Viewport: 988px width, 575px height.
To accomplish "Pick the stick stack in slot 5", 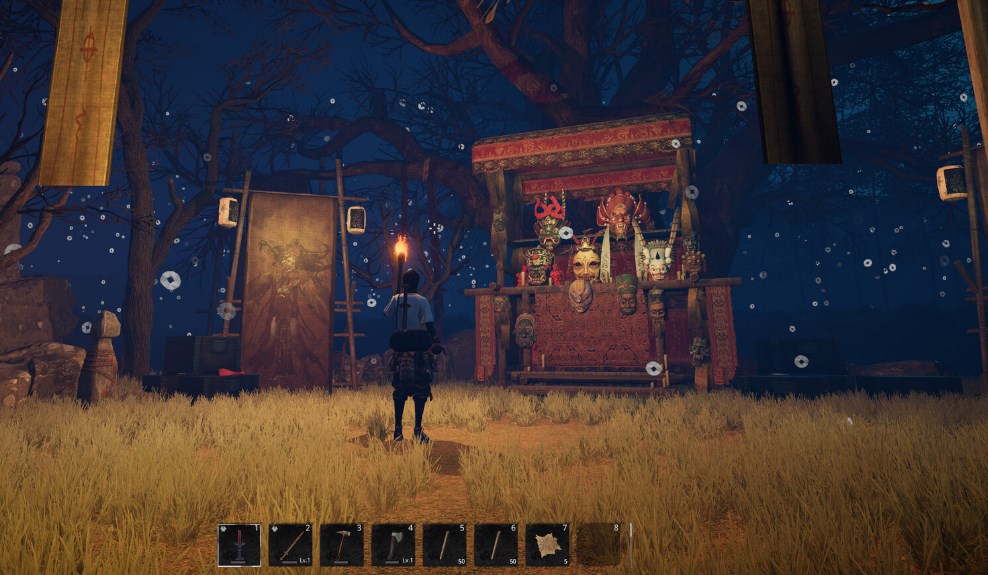I will click(x=445, y=545).
